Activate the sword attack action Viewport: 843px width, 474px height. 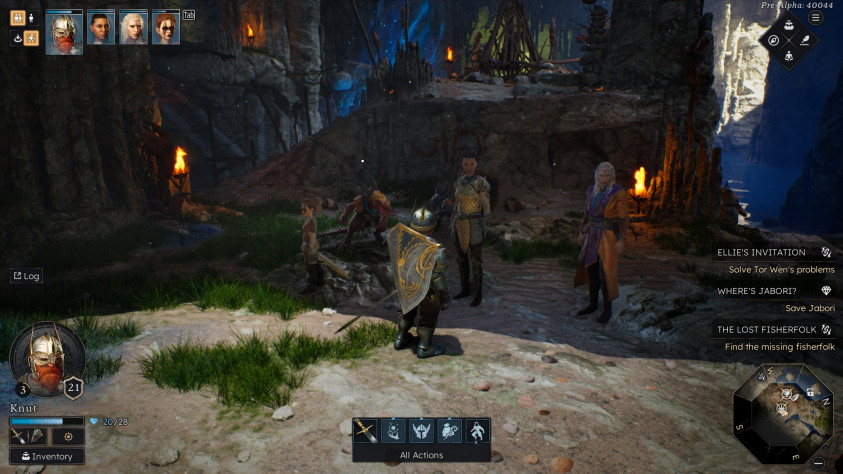[366, 431]
